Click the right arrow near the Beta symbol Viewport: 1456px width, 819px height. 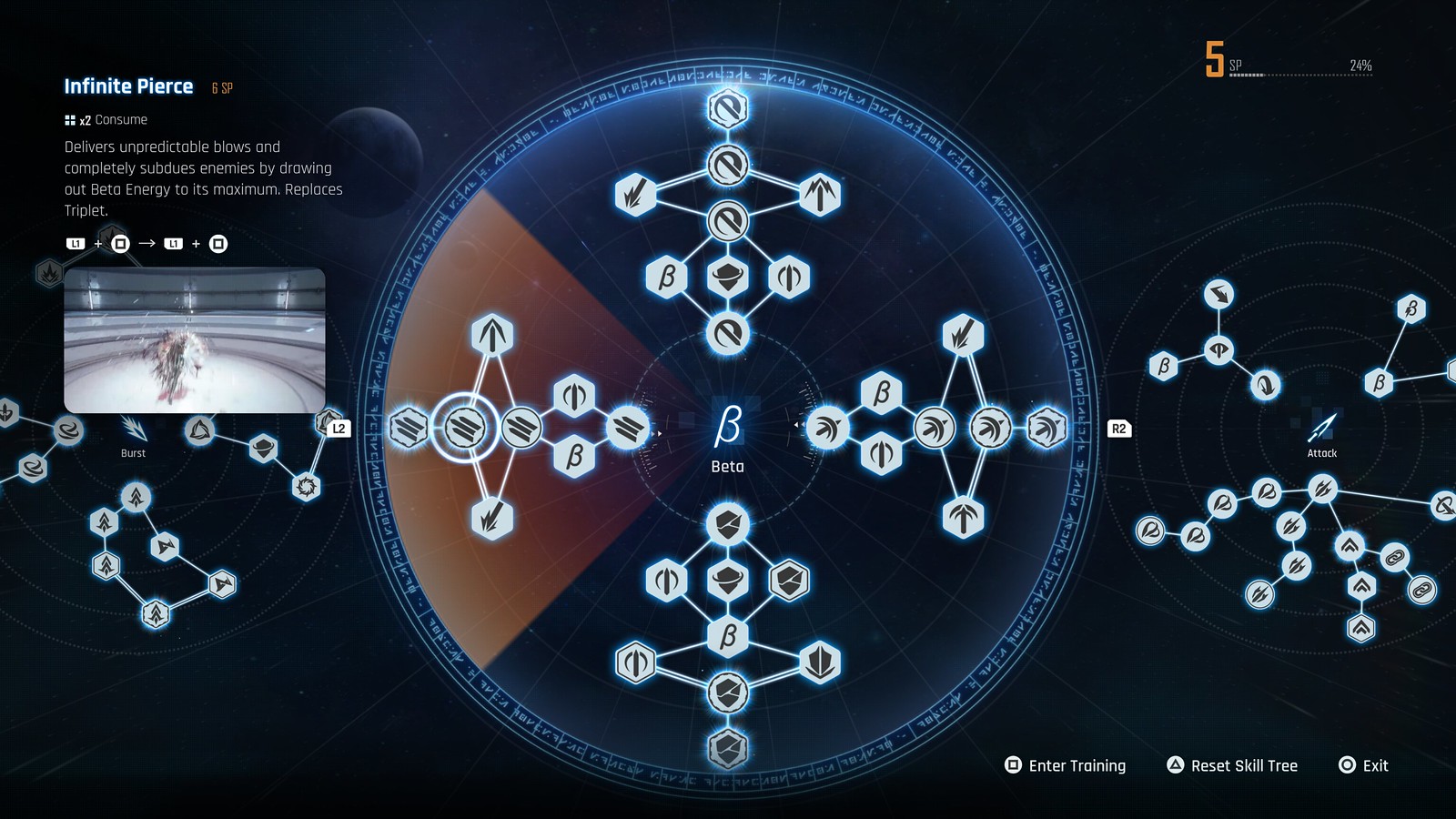point(658,433)
